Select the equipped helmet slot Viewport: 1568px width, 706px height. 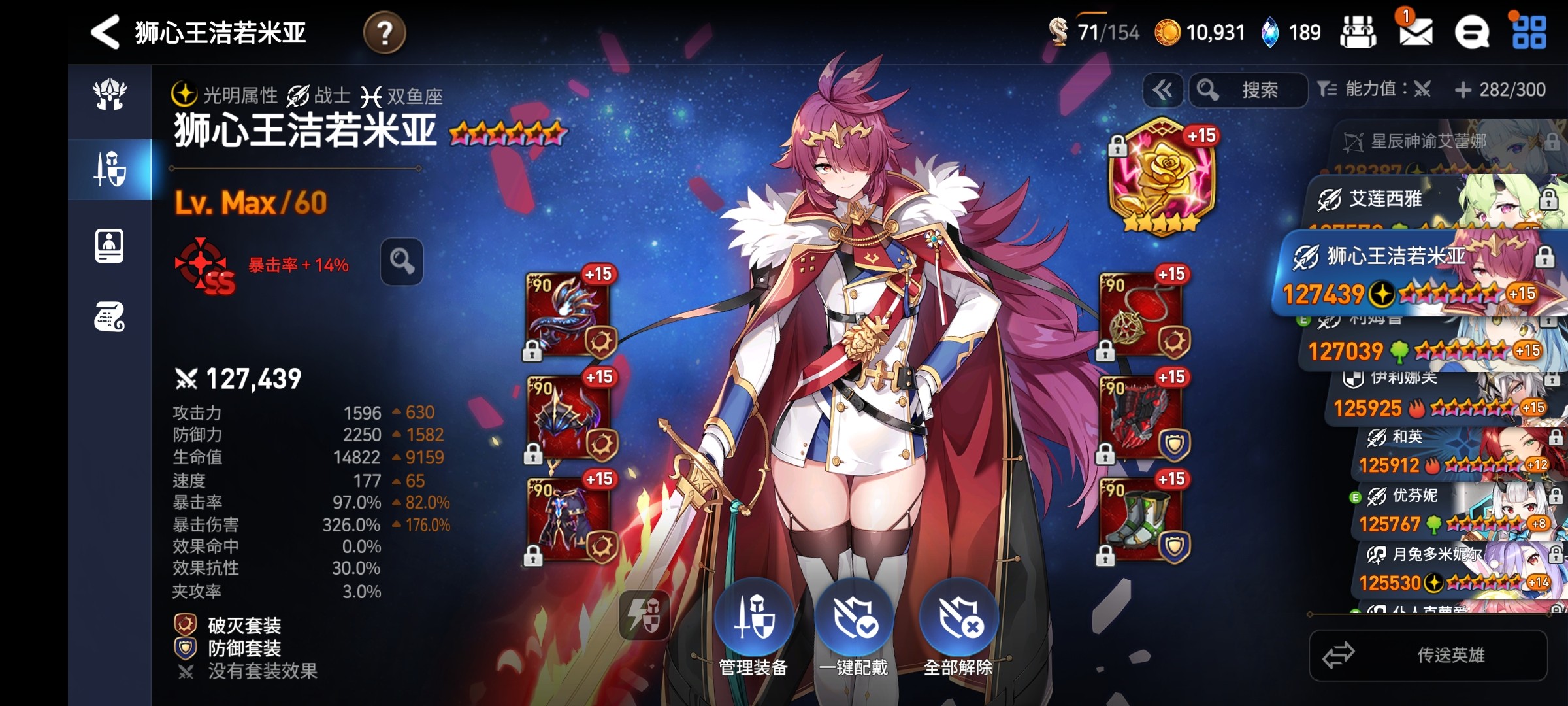(568, 418)
